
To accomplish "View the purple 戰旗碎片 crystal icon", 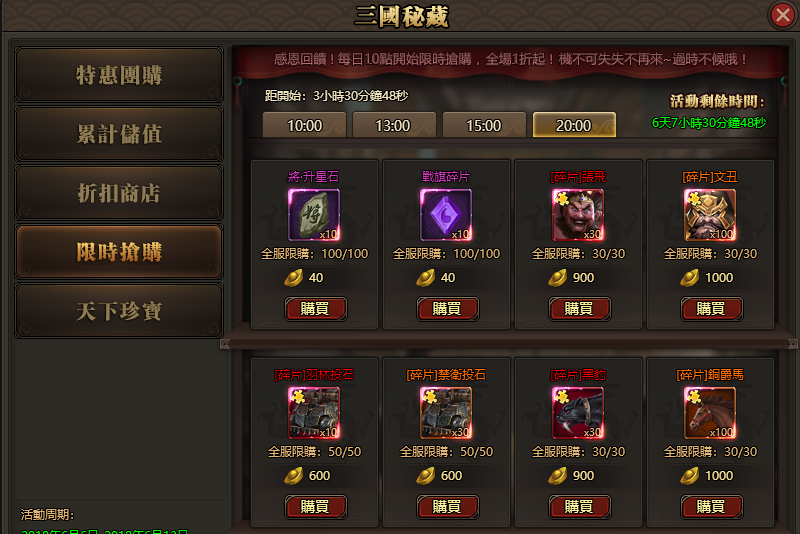I will pyautogui.click(x=446, y=214).
